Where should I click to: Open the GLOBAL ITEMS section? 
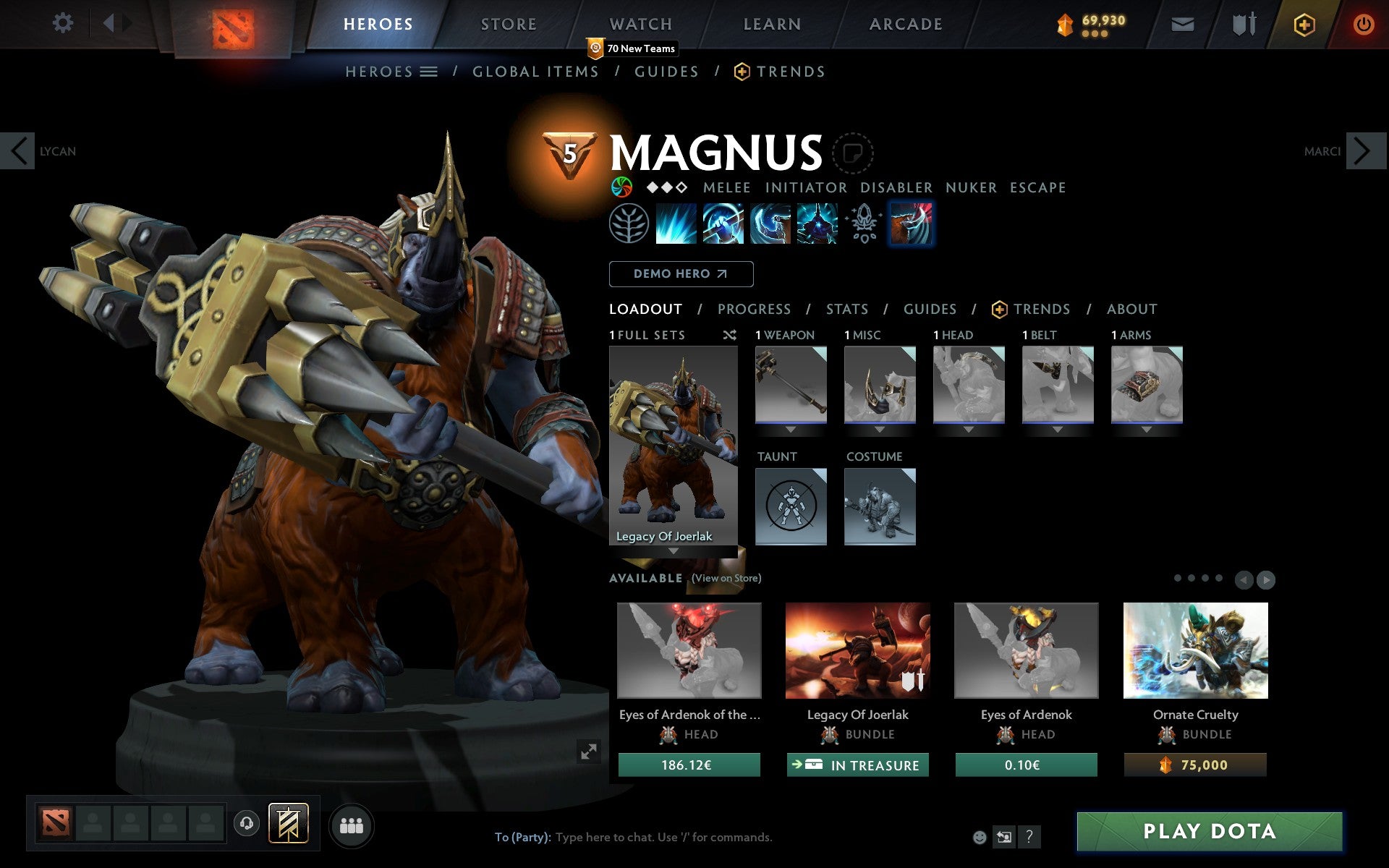point(535,72)
